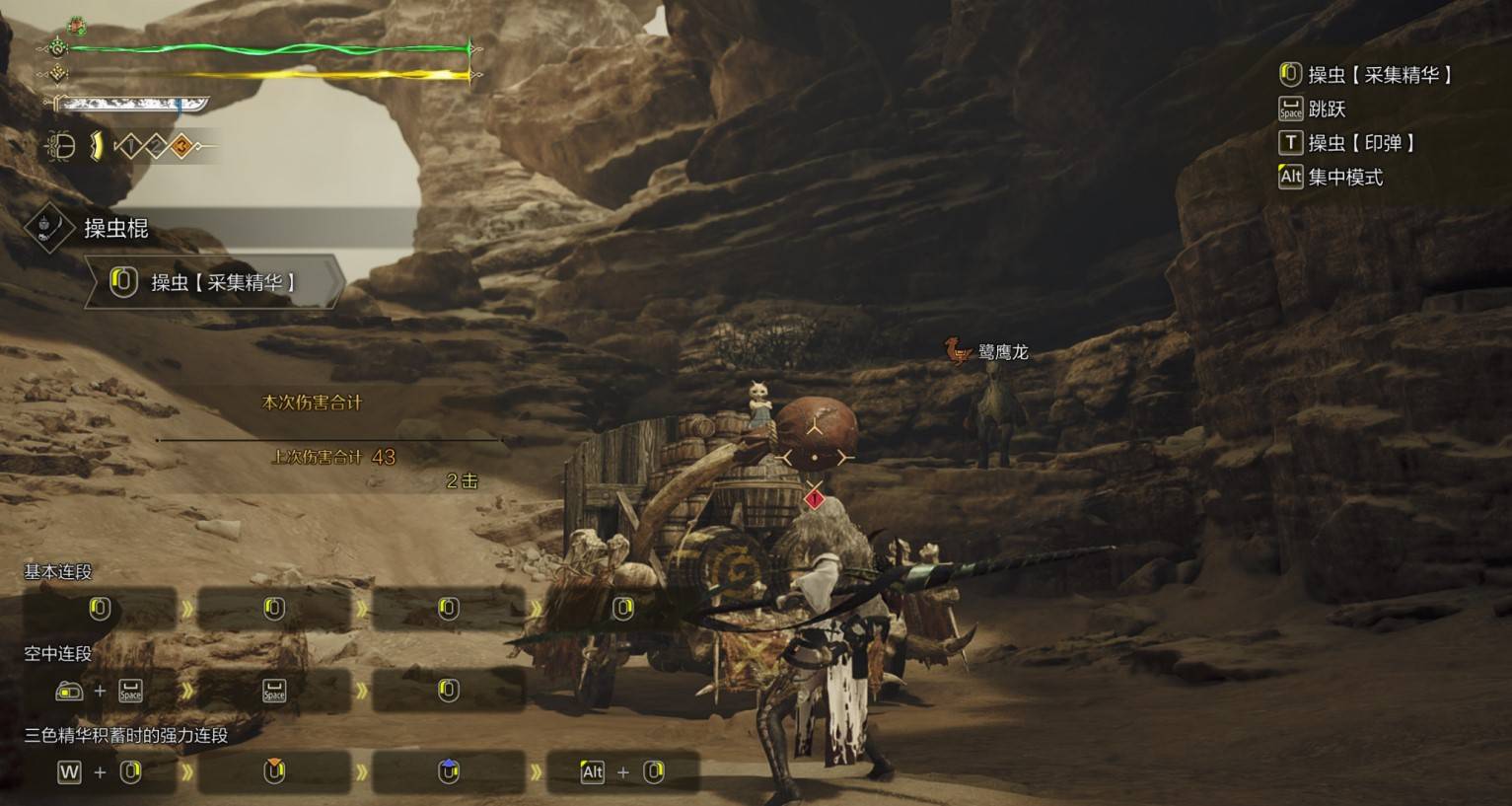Viewport: 1512px width, 806px height.
Task: Select the 基本连段 combo heading
Action: pos(58,572)
